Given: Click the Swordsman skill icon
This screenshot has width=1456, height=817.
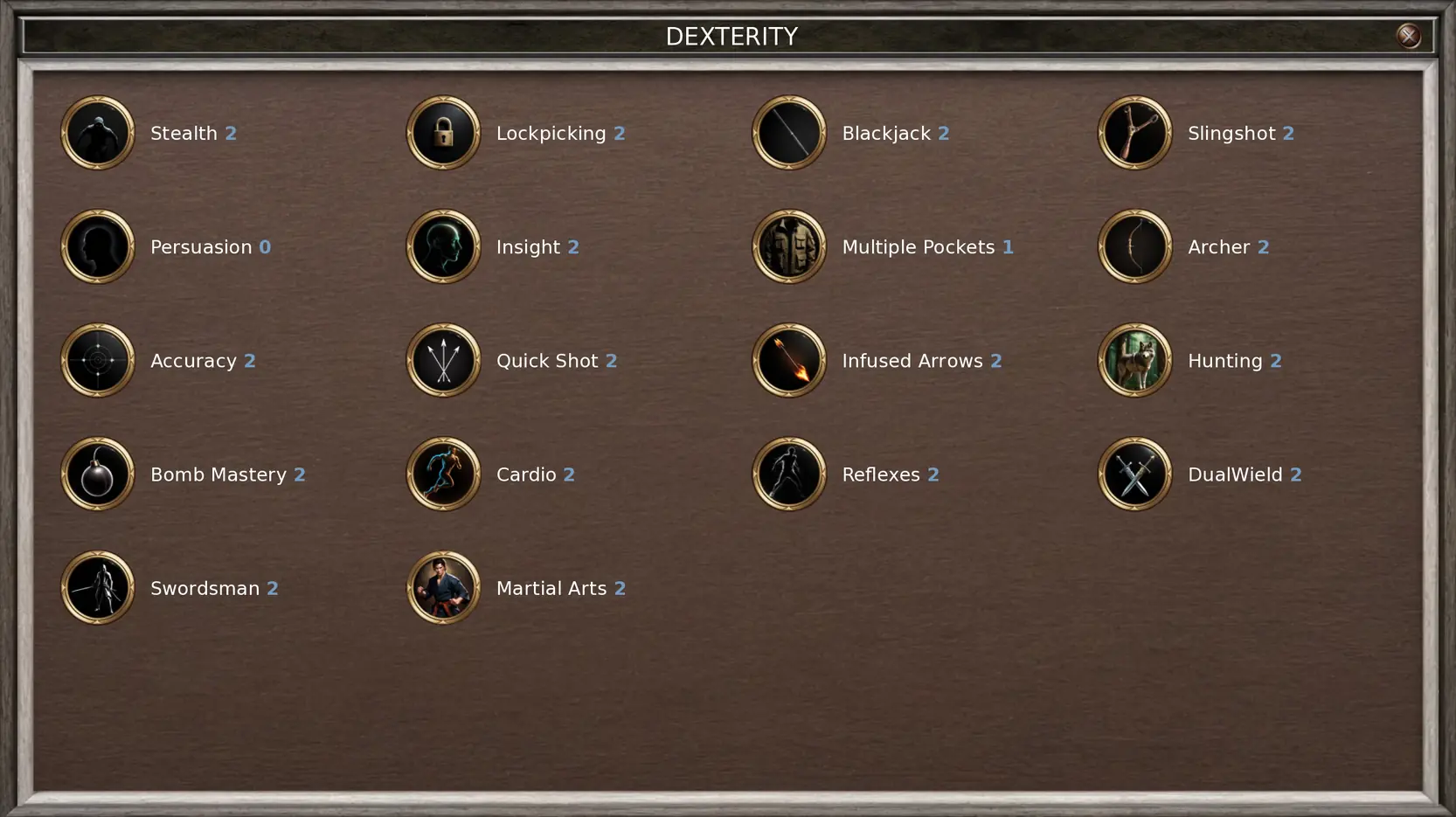Looking at the screenshot, I should click(x=98, y=587).
